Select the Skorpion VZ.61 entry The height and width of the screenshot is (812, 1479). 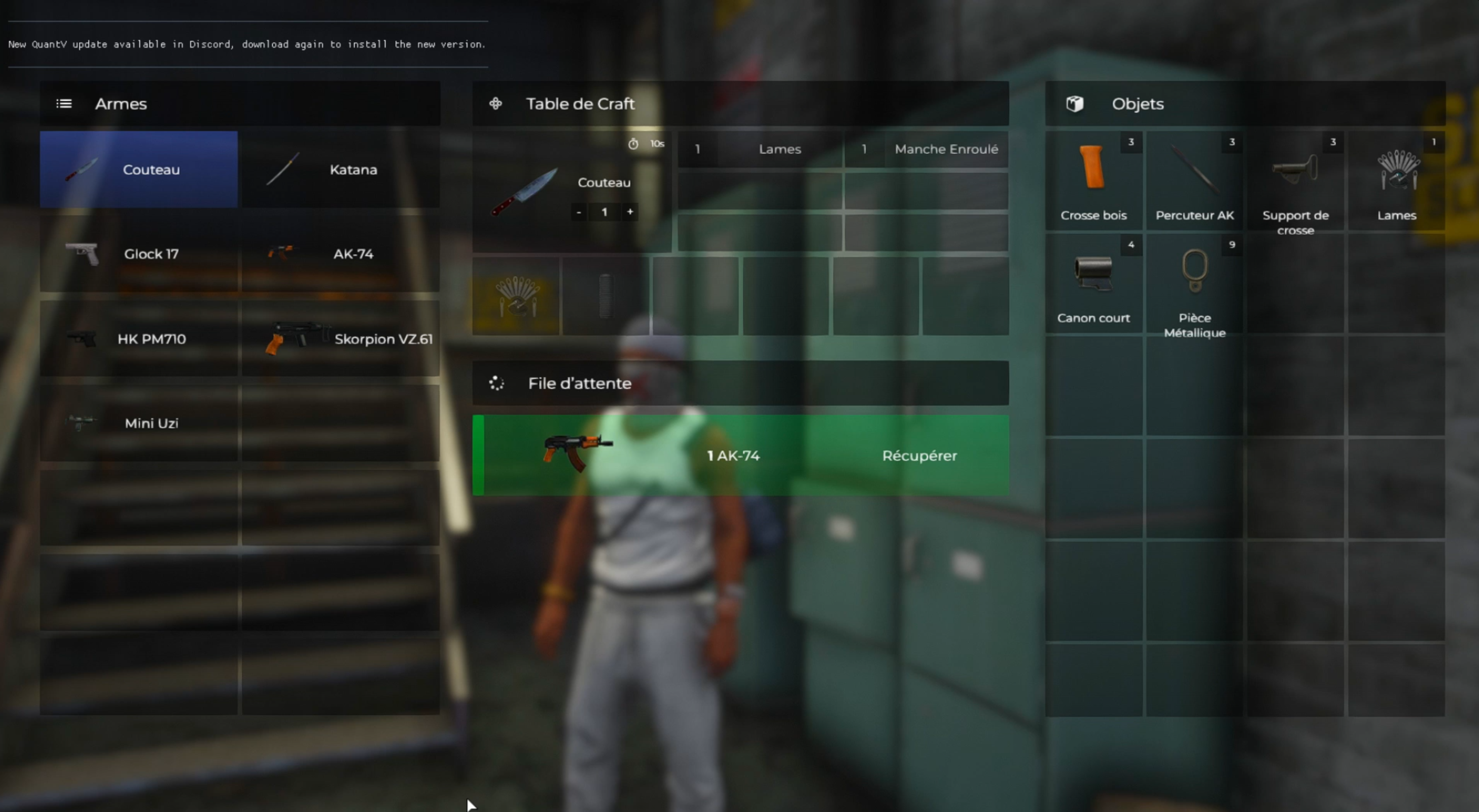click(x=340, y=339)
